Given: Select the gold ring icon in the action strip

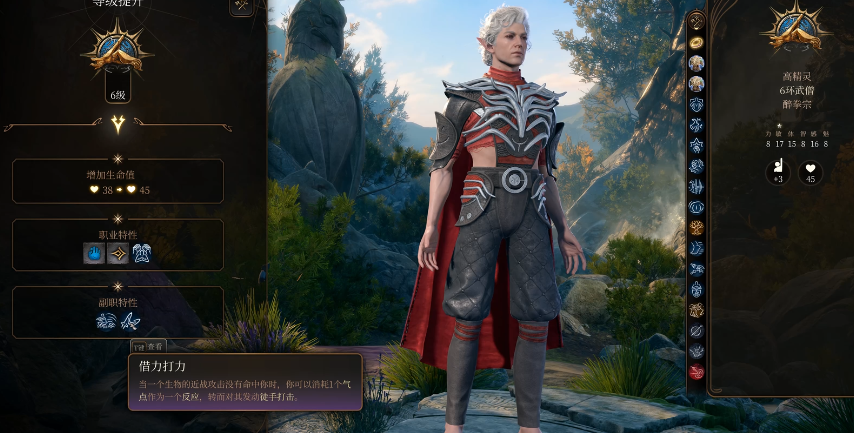Looking at the screenshot, I should pos(697,42).
